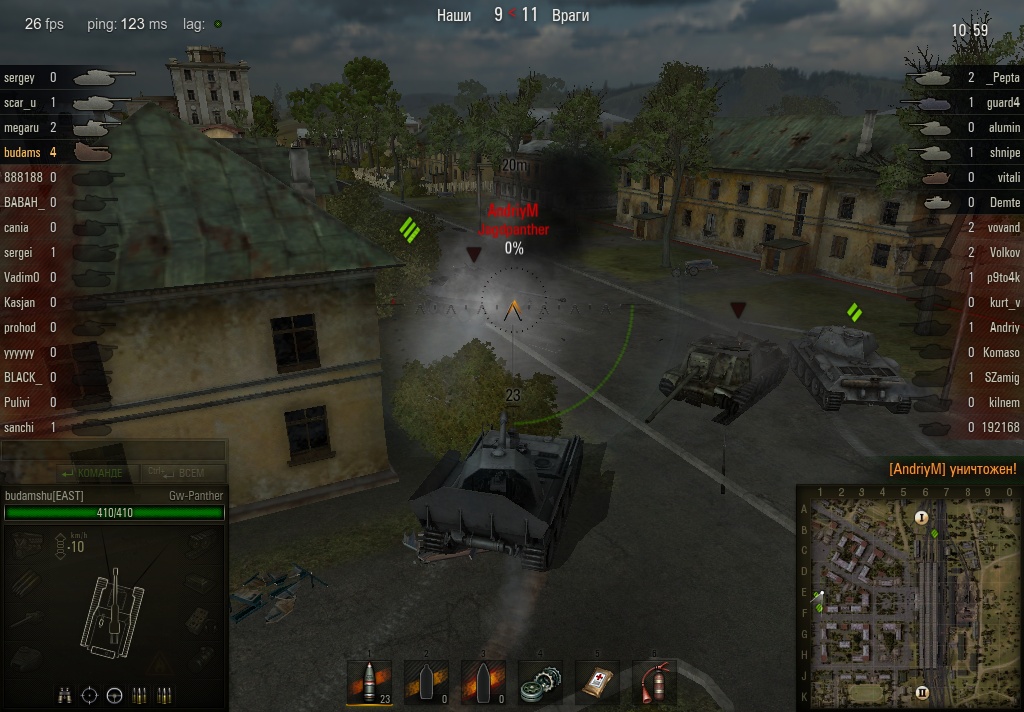Select enemy player SZamig in the list

click(1000, 377)
